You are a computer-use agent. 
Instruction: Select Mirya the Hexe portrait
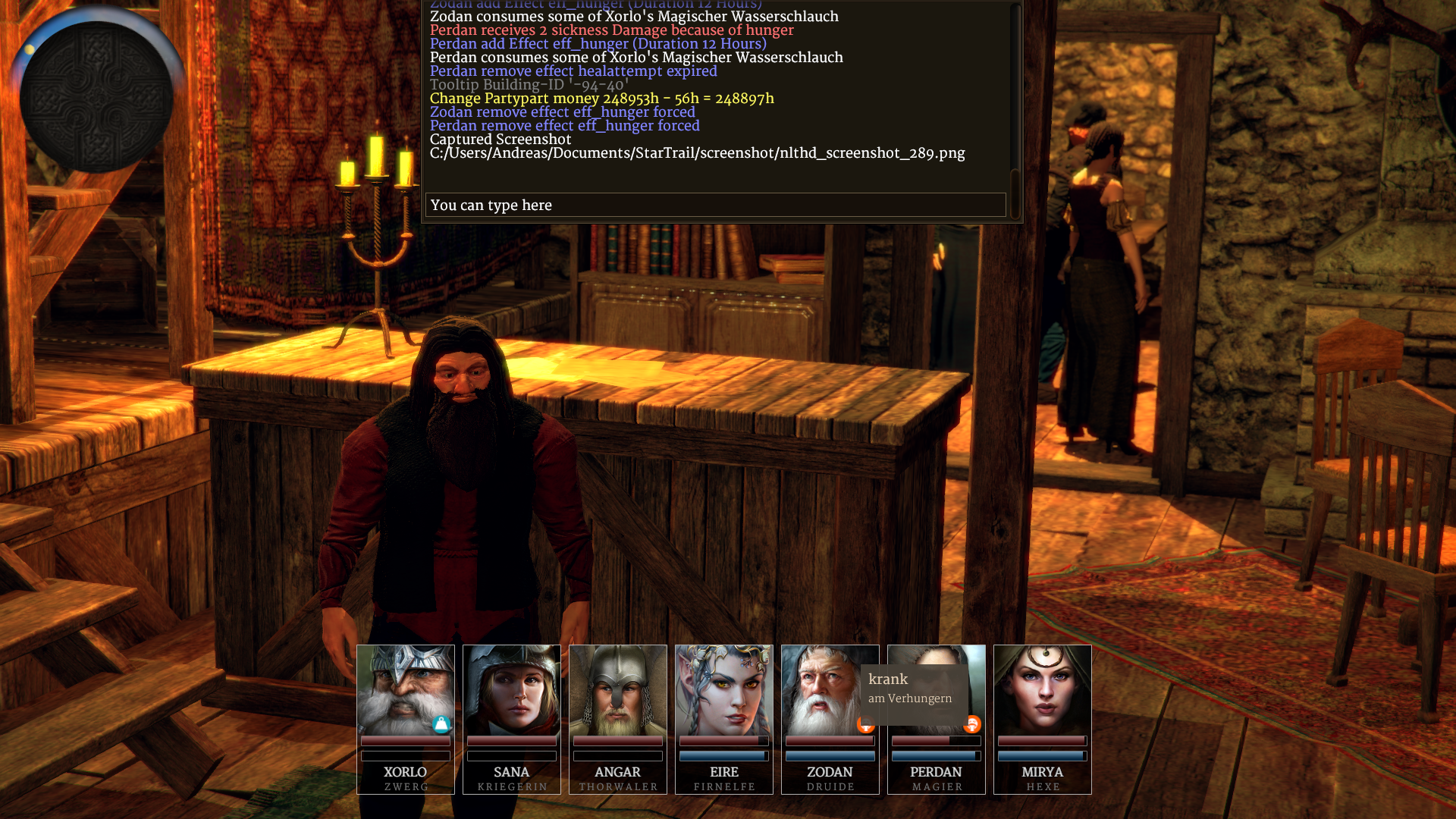click(x=1042, y=689)
